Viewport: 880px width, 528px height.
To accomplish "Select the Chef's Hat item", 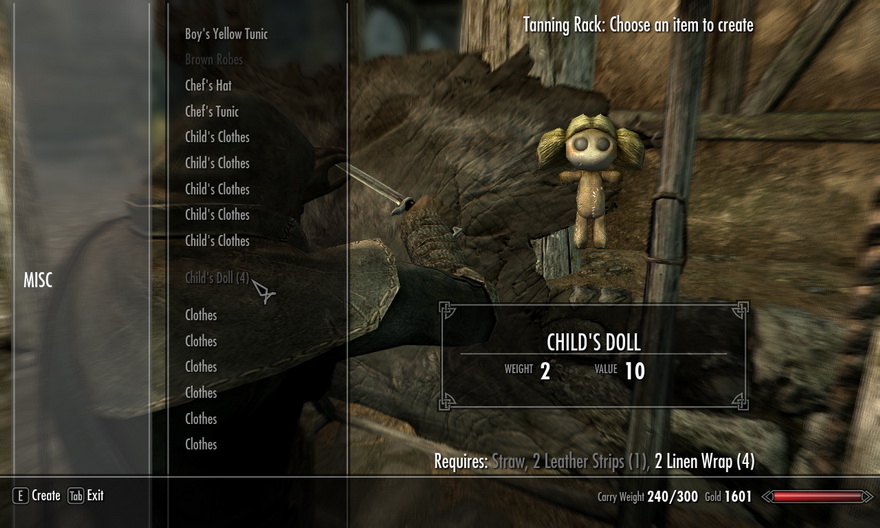I will click(x=208, y=86).
